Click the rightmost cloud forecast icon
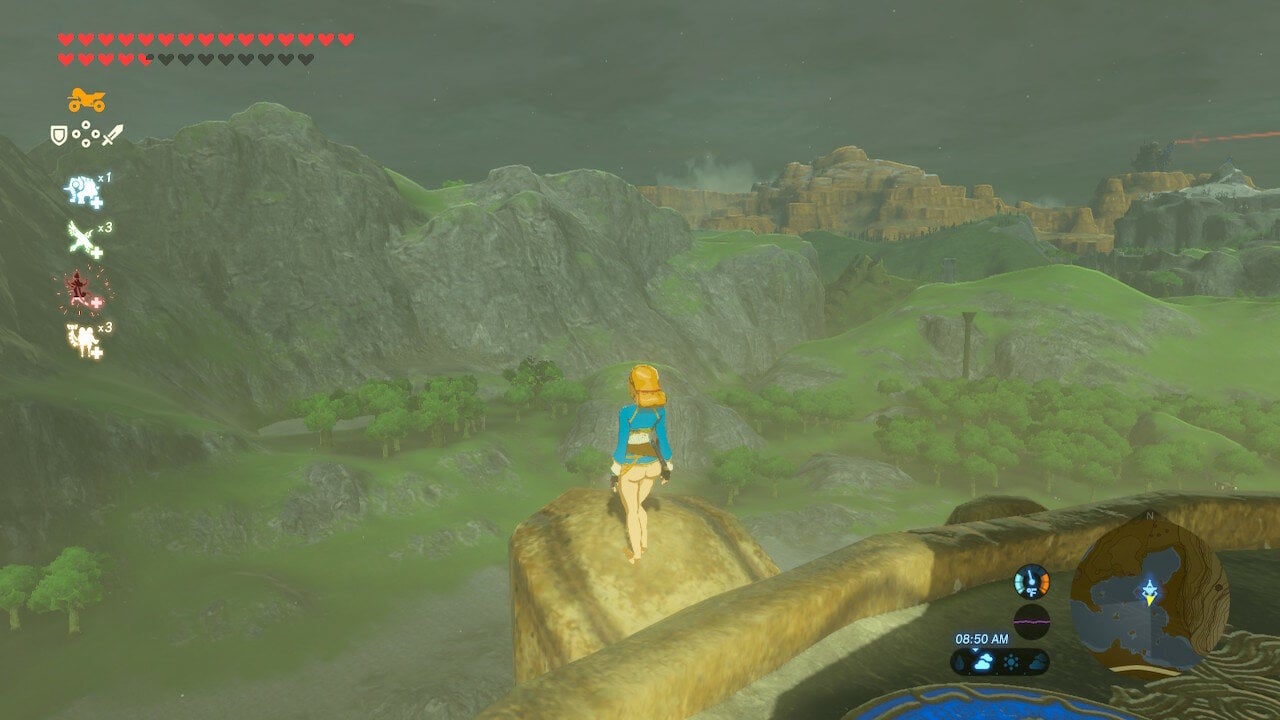Viewport: 1280px width, 720px height. tap(1038, 662)
